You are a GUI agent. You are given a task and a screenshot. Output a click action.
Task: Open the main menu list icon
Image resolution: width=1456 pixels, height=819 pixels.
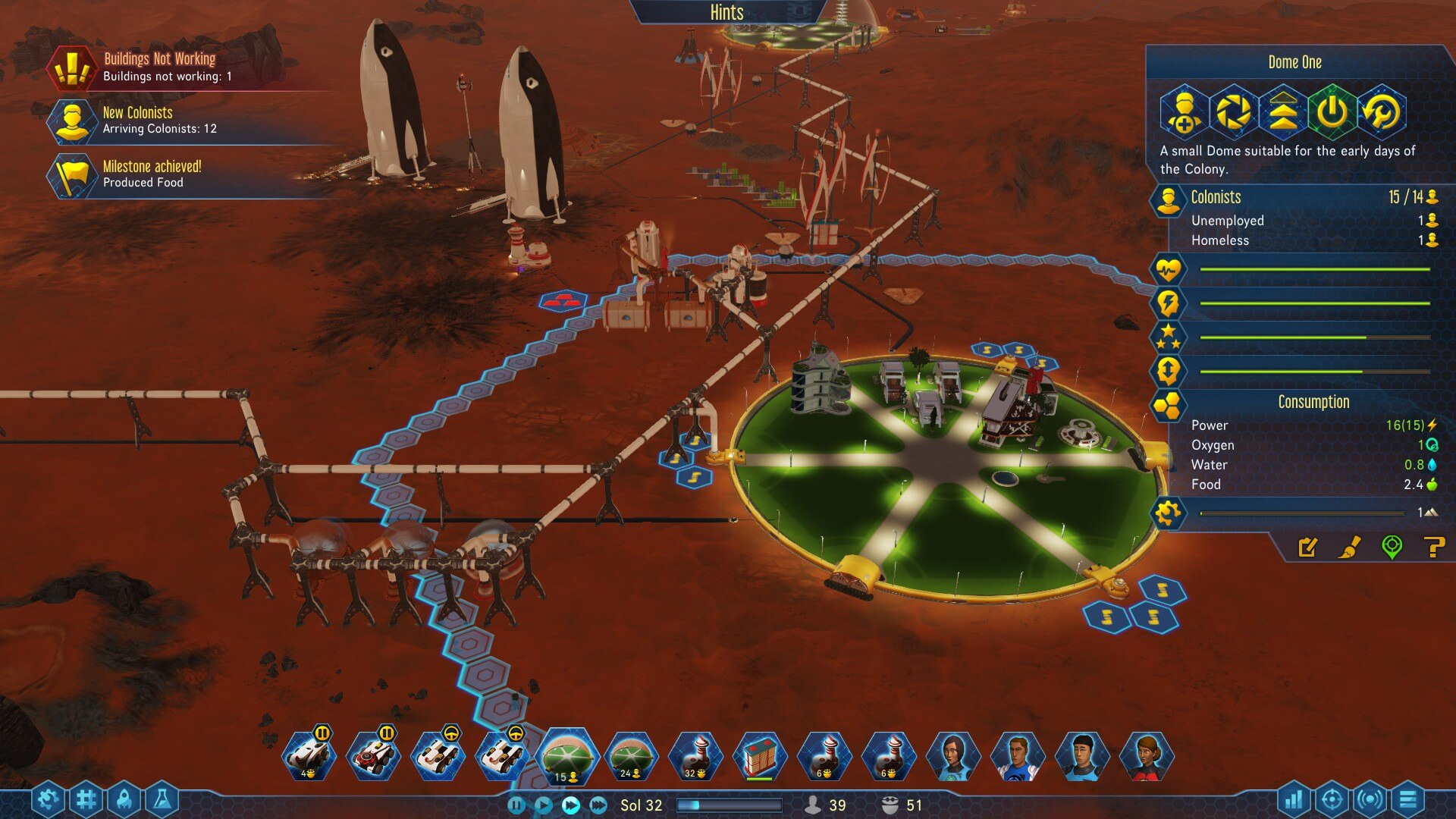(1408, 799)
